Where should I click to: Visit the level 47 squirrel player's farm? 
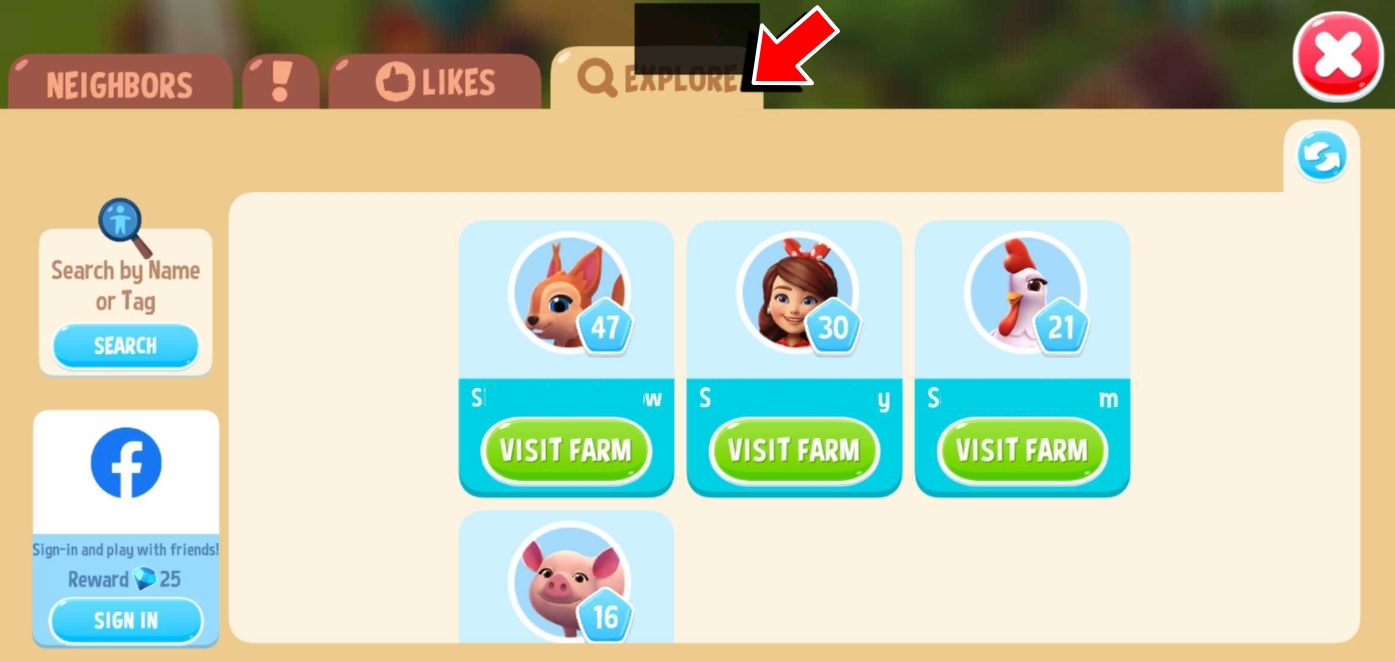point(566,450)
